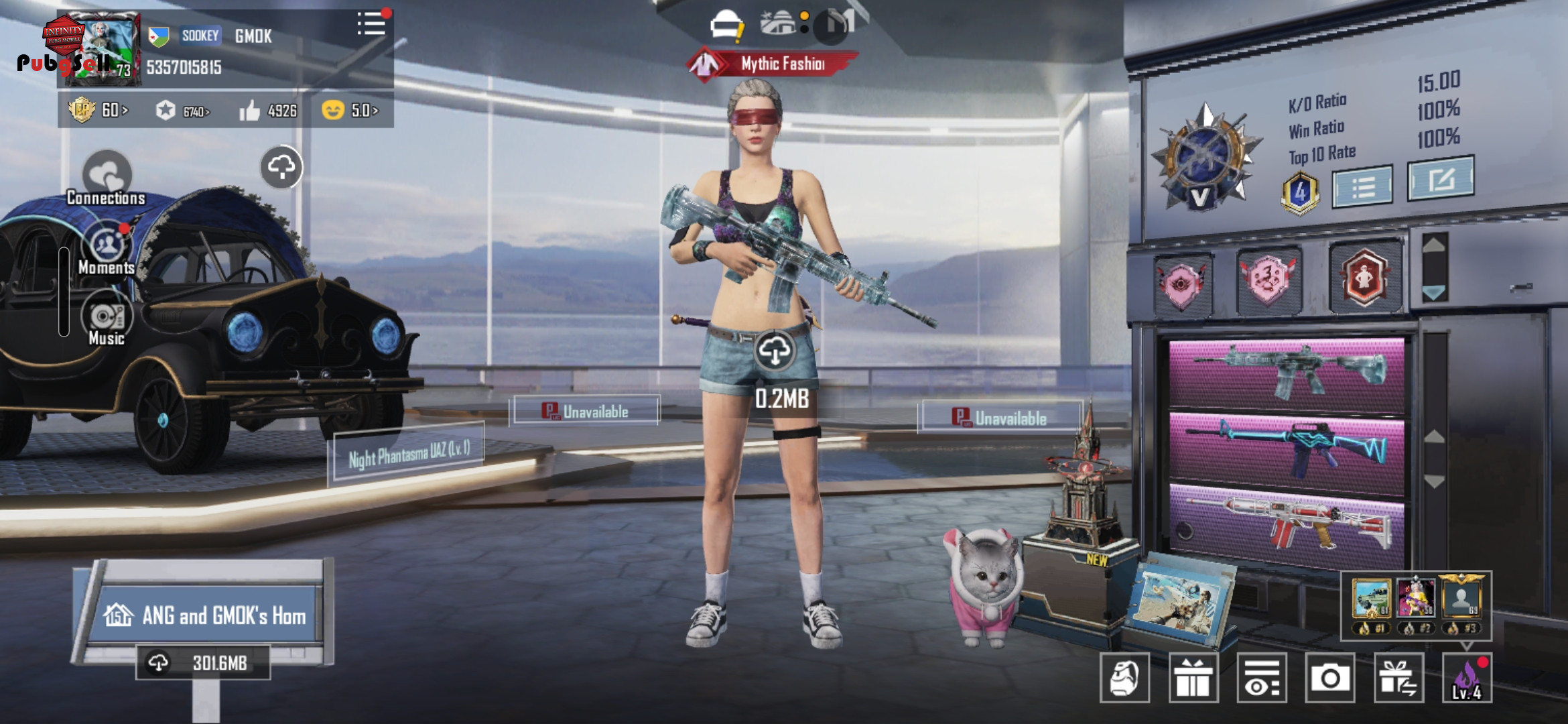
Task: Select the #1 popularity contributor avatar
Action: [1371, 599]
